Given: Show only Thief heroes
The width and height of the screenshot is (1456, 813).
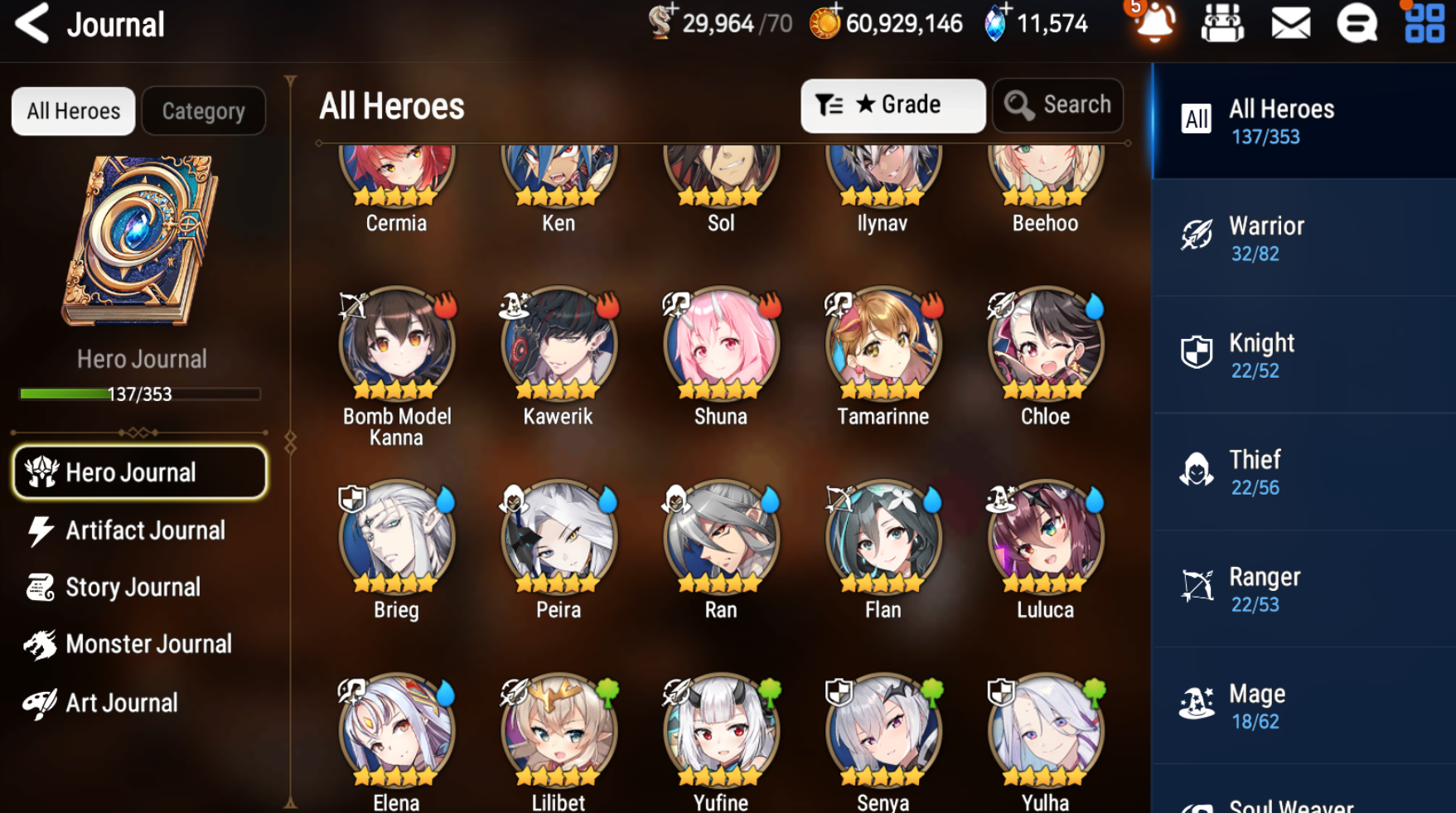Looking at the screenshot, I should pyautogui.click(x=1303, y=472).
